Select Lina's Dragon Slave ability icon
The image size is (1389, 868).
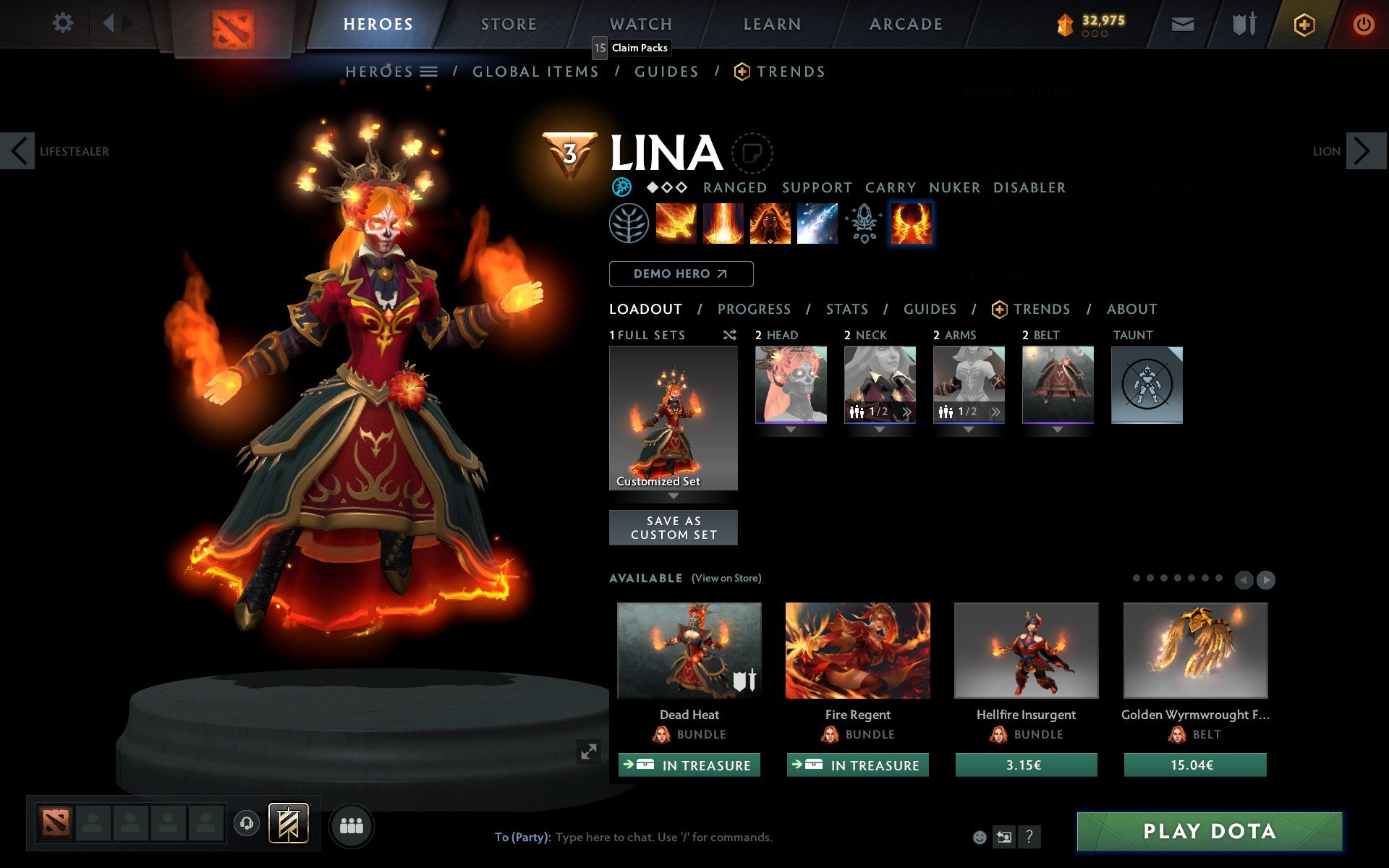coord(676,223)
